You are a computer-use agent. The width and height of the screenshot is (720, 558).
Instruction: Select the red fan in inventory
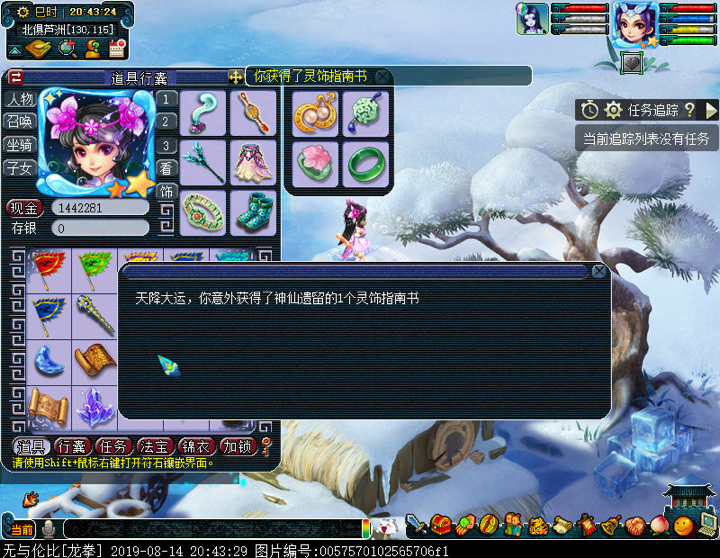pos(48,268)
